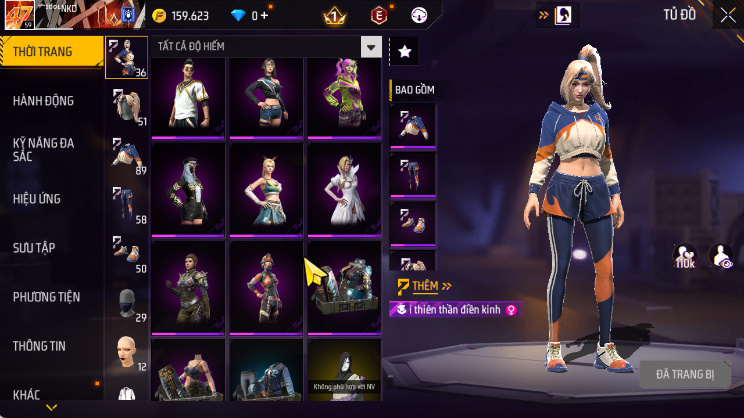Screen dimensions: 744x418
Task: Open the HÀNH ĐỘNG category
Action: click(44, 100)
